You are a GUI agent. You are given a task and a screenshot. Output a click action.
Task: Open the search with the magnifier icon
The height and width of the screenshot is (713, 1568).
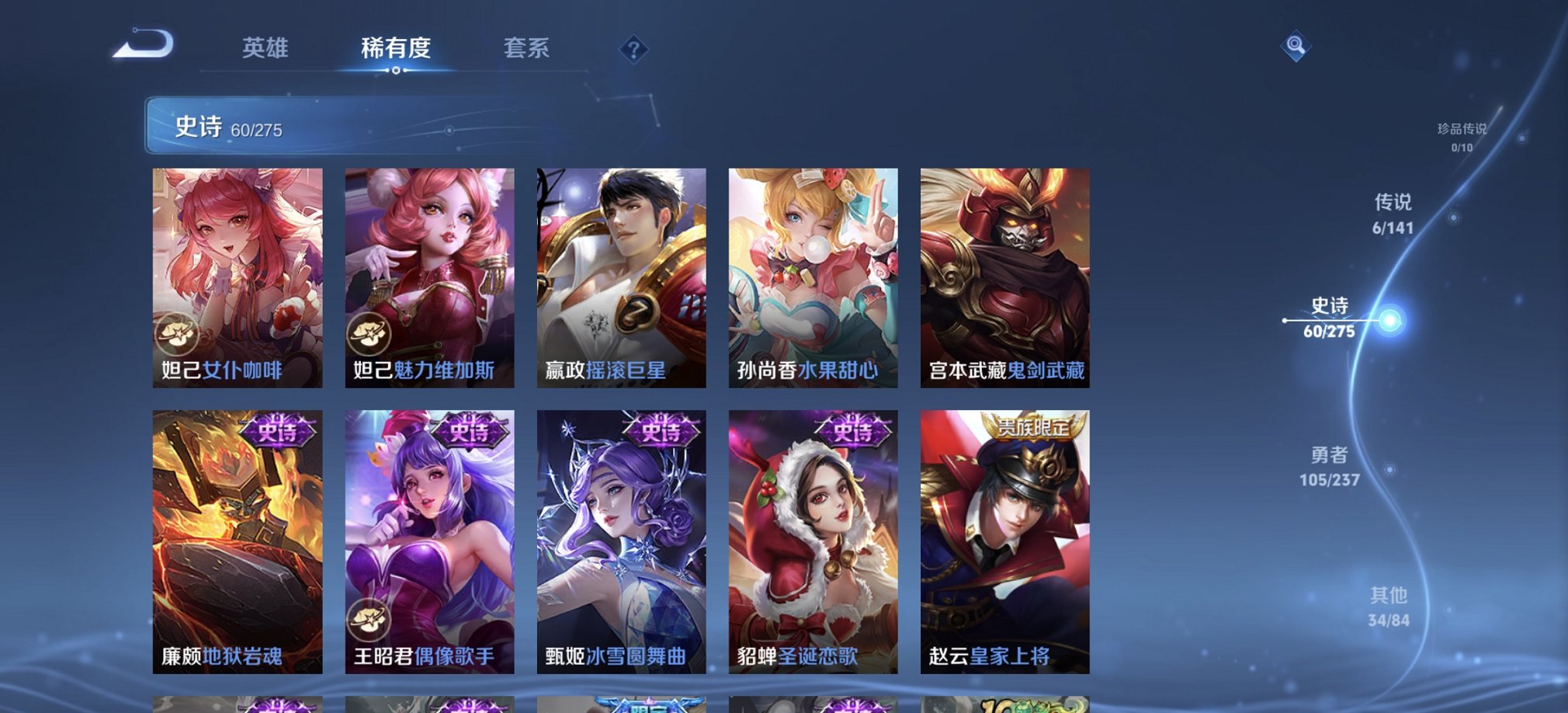1295,47
